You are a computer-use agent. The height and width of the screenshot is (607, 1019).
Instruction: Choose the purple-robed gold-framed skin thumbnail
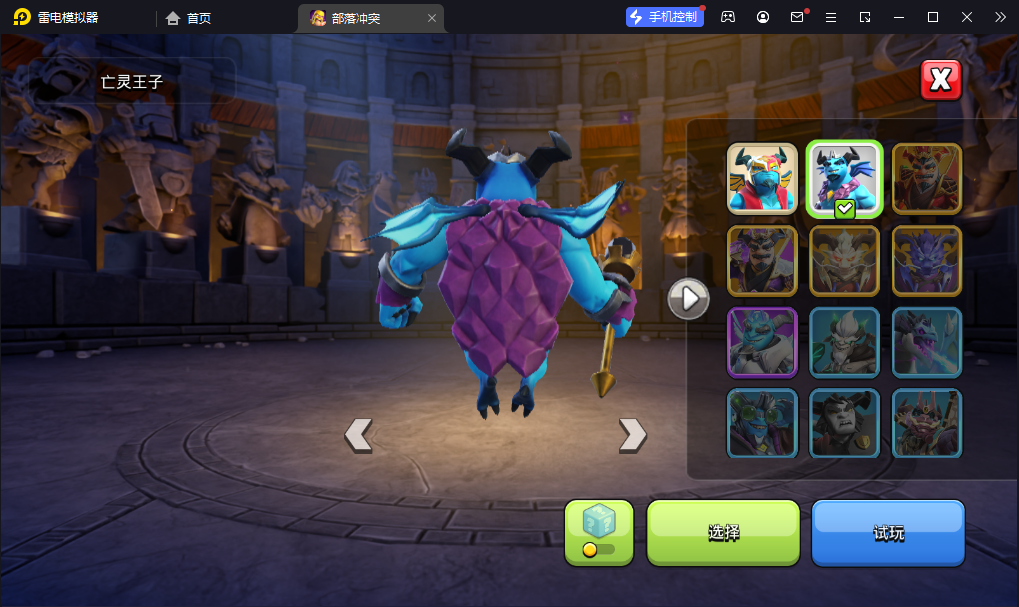pos(762,260)
